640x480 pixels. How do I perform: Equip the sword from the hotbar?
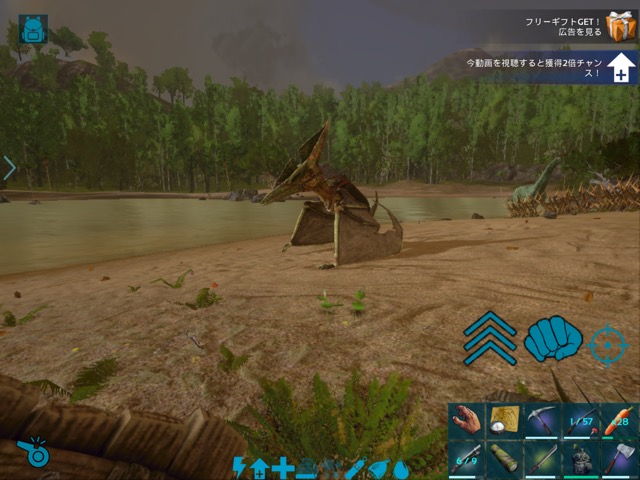click(542, 460)
